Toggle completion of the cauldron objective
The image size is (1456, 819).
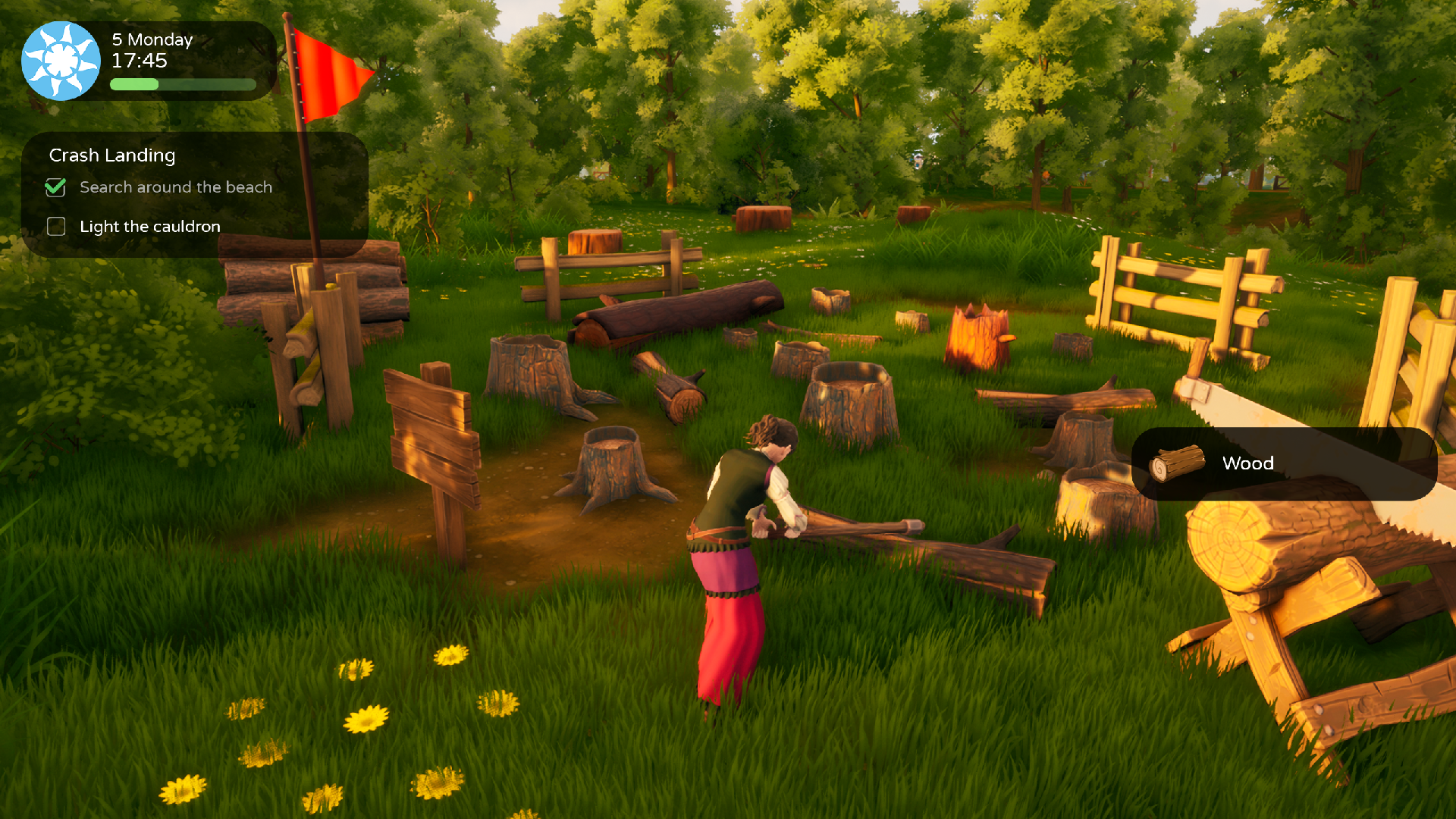point(55,226)
